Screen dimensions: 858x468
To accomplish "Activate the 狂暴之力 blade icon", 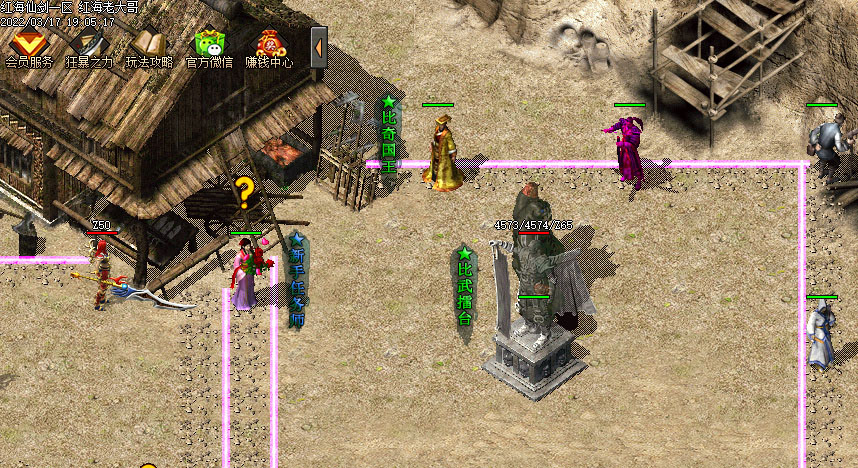I will point(89,45).
